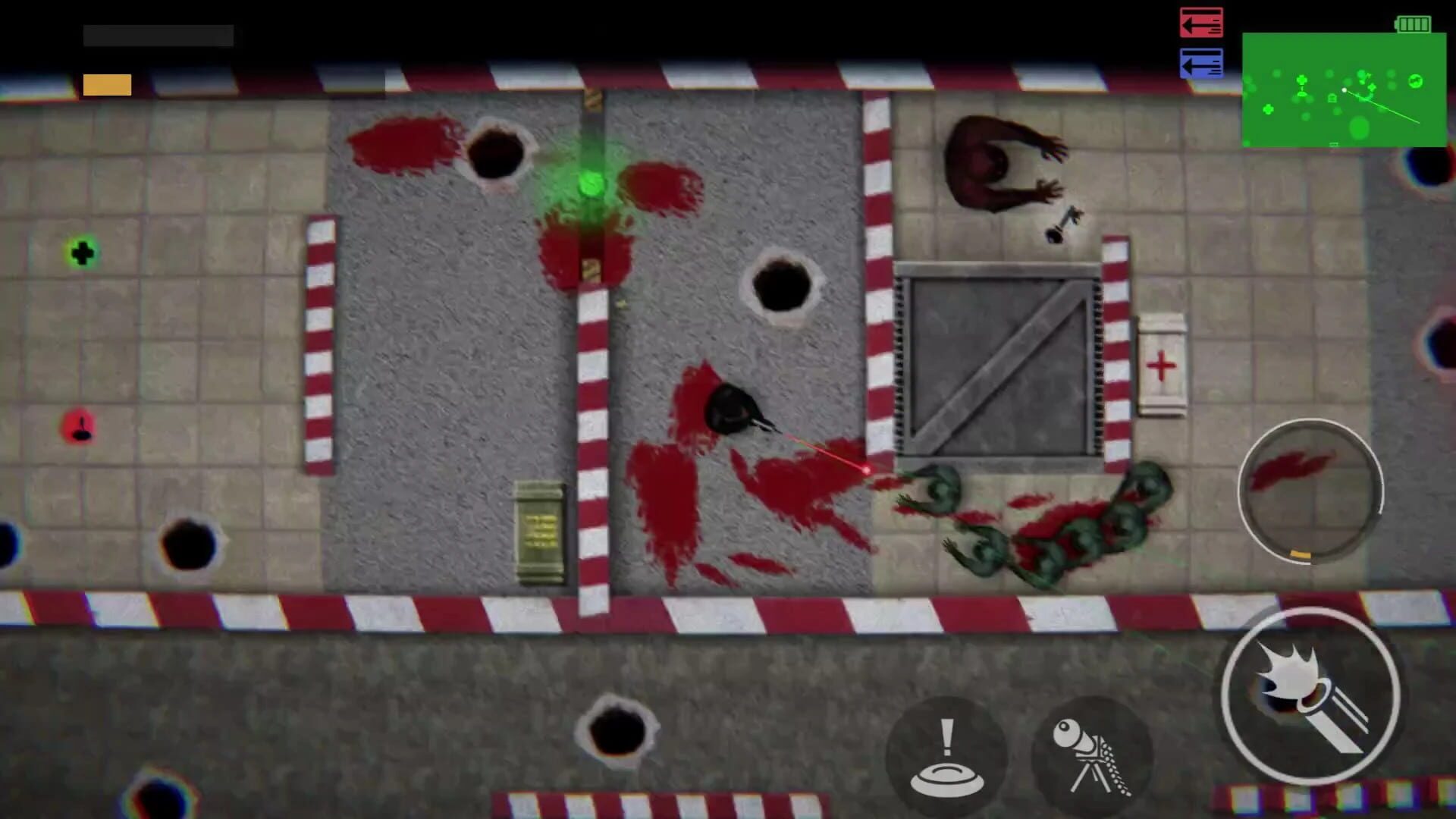The width and height of the screenshot is (1456, 819).
Task: Click the health bar at top left
Action: (x=159, y=34)
